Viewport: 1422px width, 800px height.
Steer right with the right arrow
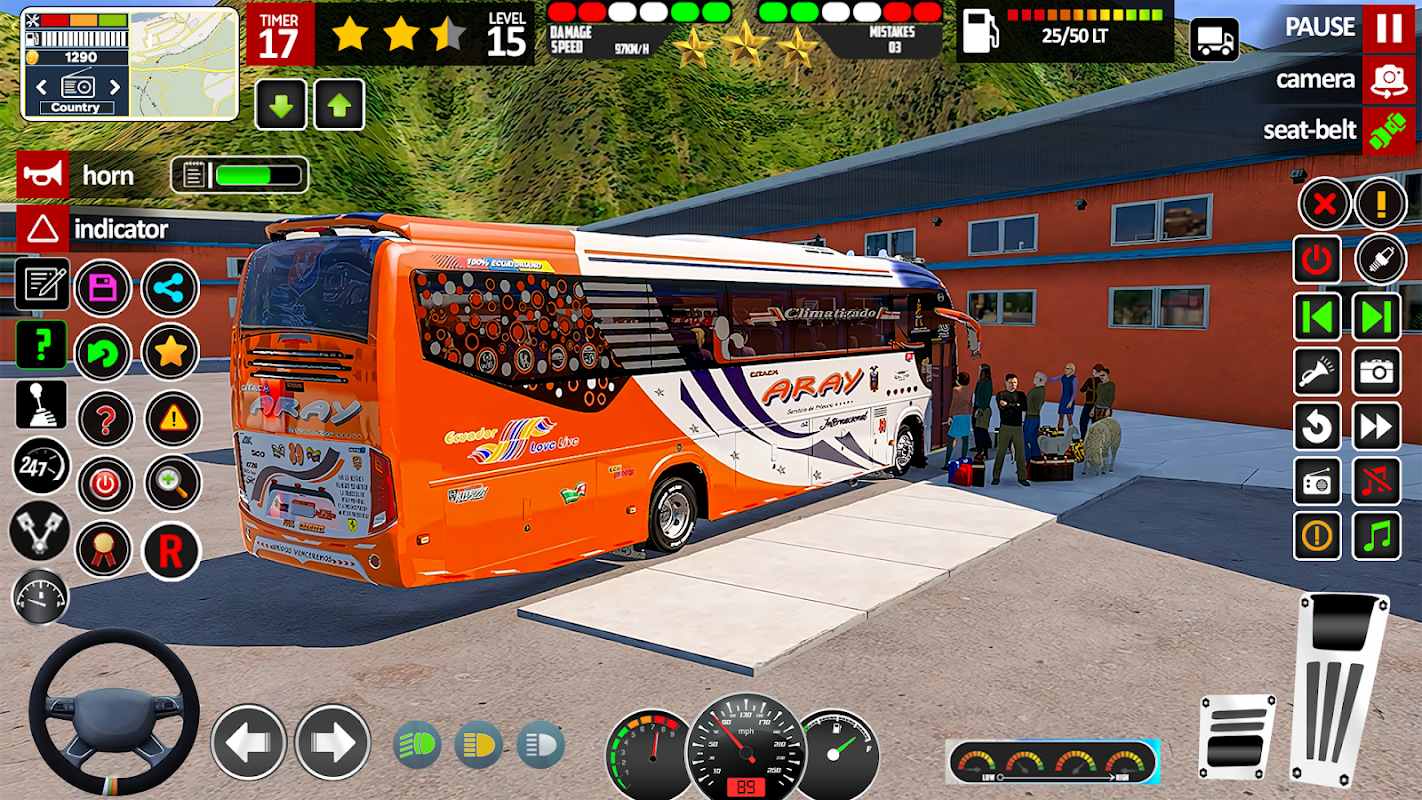332,742
